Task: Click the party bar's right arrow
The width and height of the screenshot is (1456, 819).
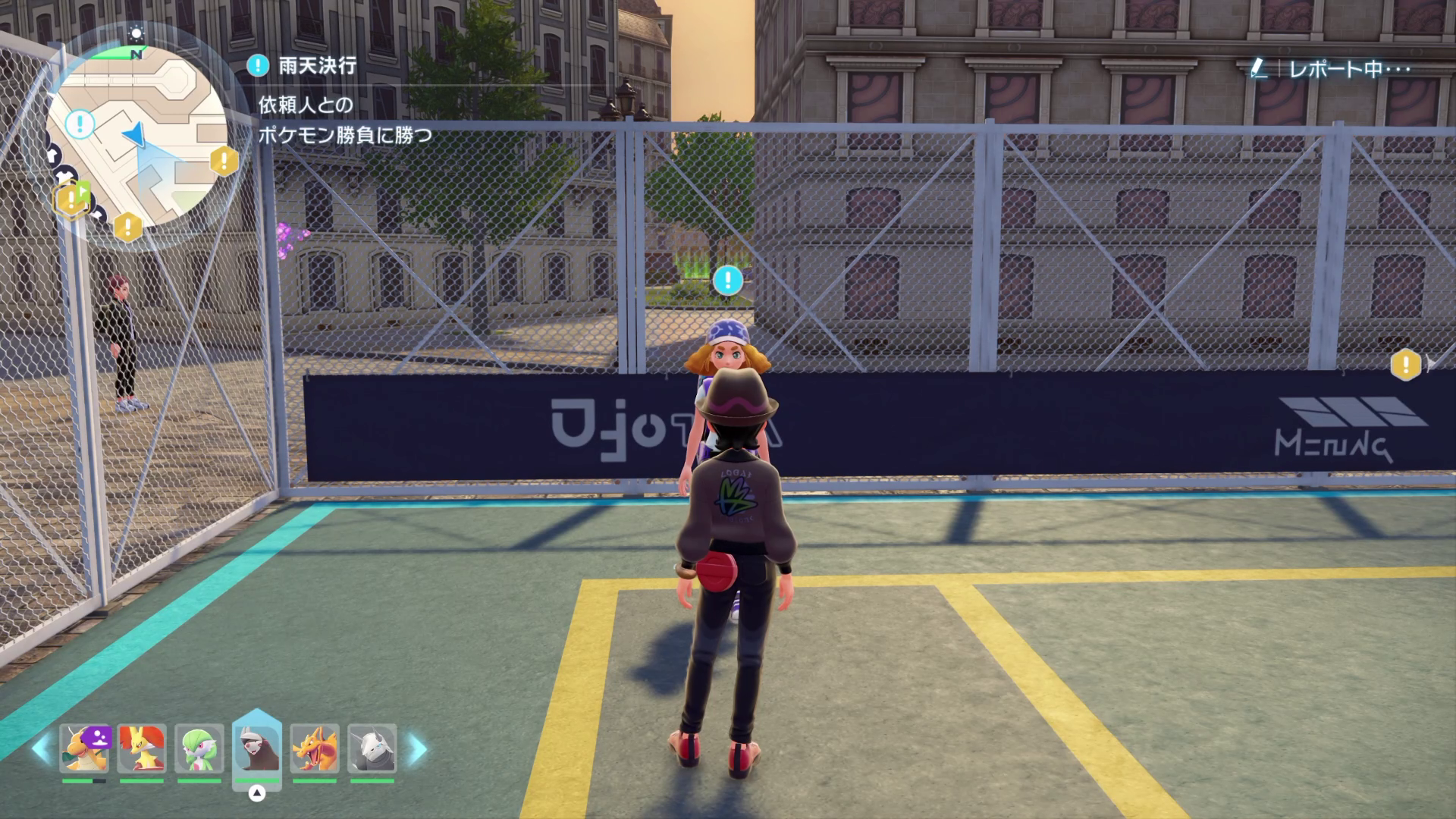Action: click(x=419, y=749)
